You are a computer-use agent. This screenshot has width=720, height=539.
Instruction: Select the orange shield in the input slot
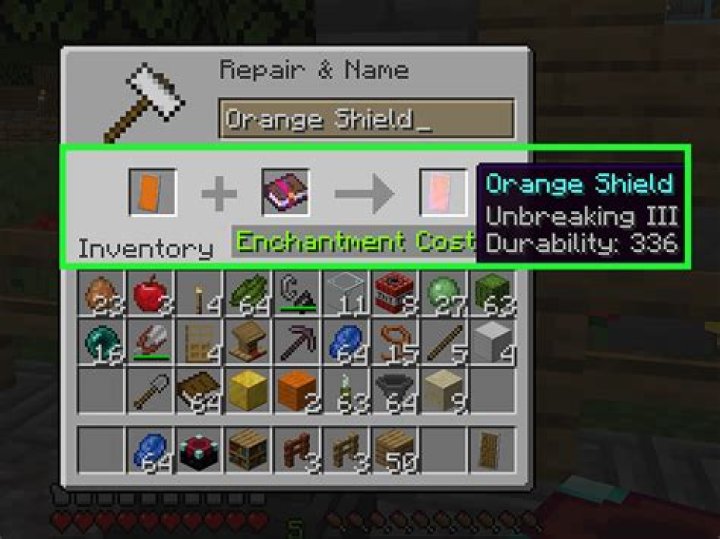pyautogui.click(x=153, y=192)
